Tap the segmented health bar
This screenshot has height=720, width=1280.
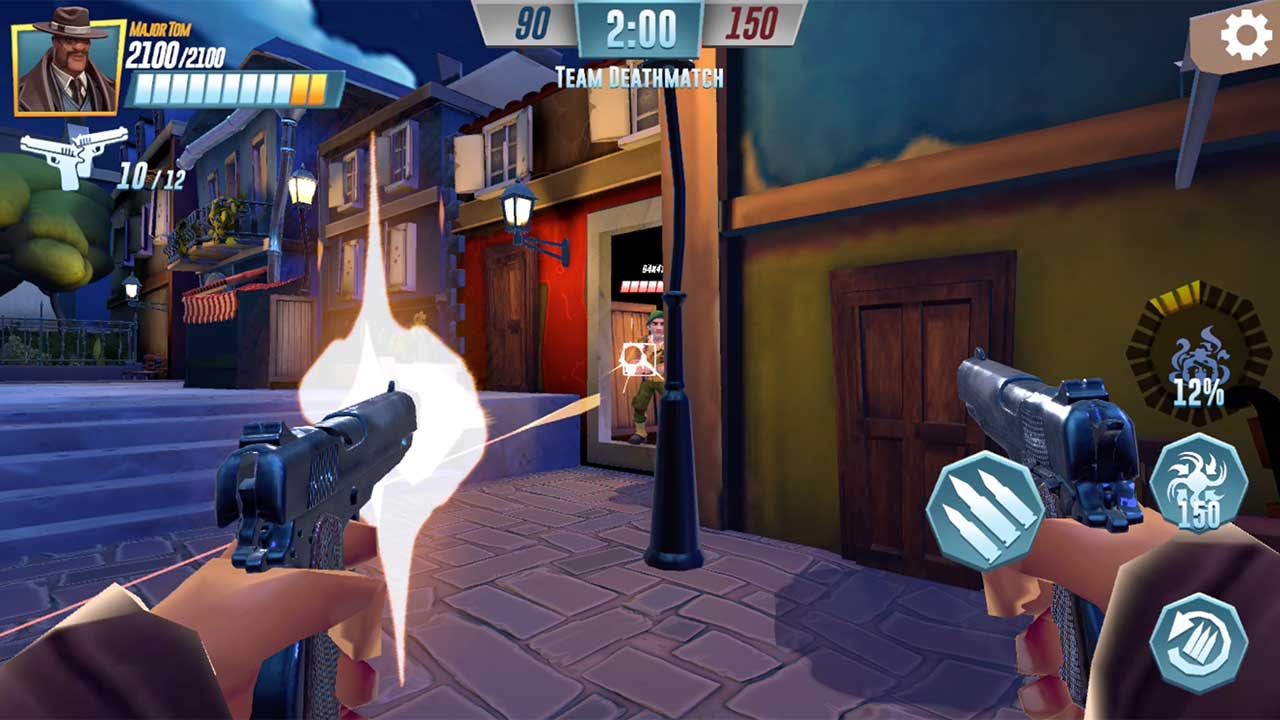click(228, 87)
